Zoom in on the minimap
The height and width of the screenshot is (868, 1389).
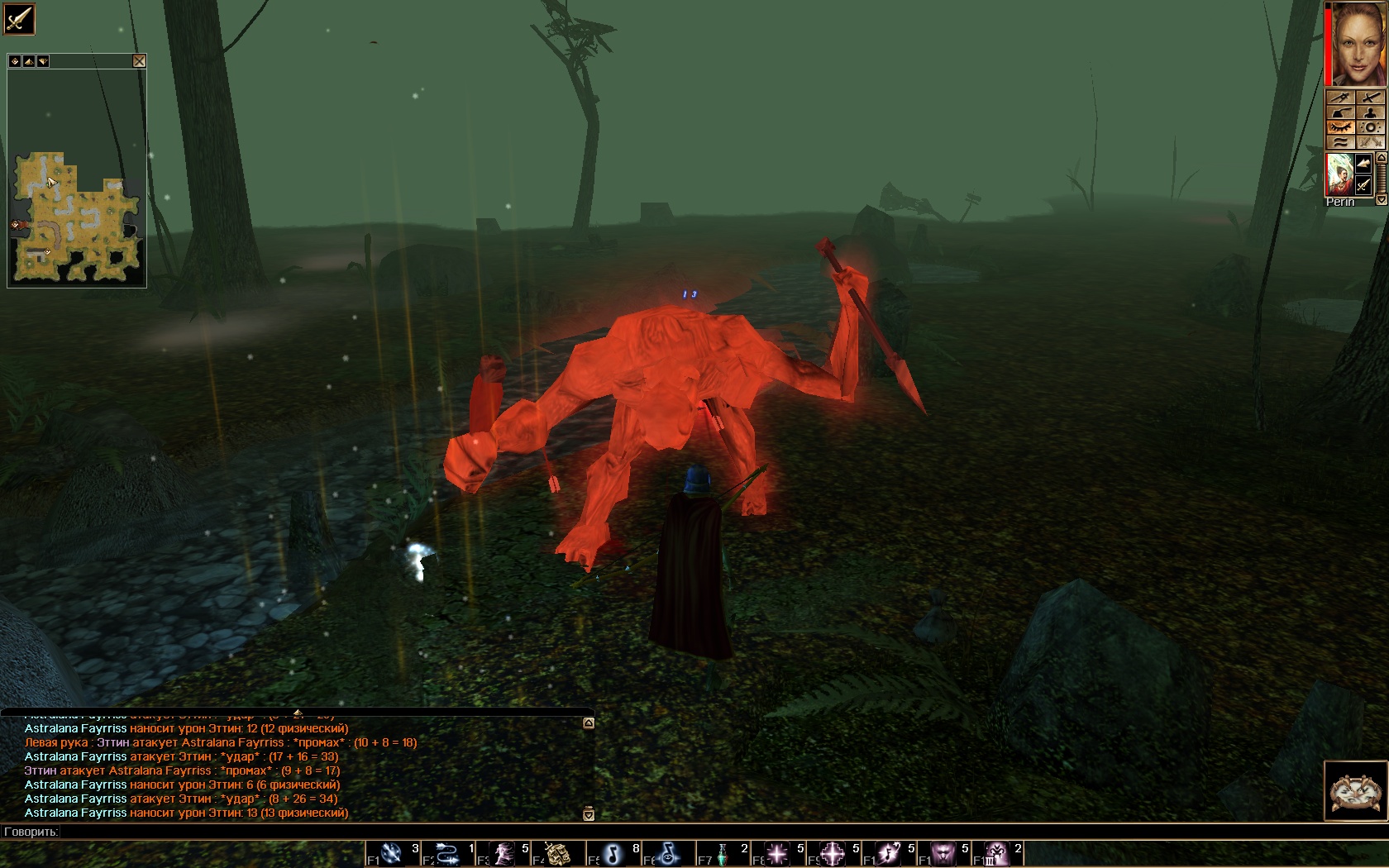pyautogui.click(x=29, y=61)
